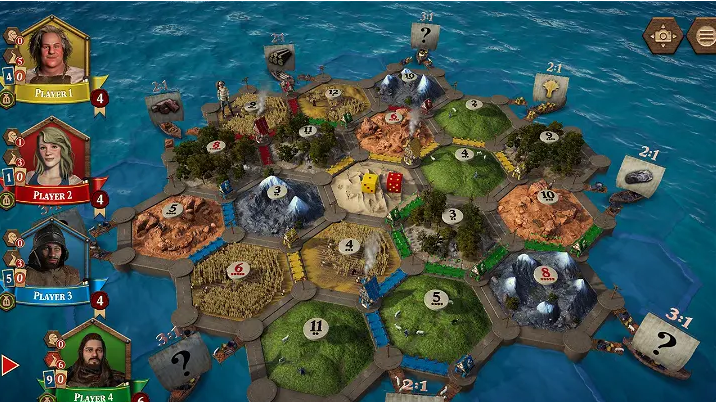
Task: Open the hamburger game menu
Action: [703, 35]
